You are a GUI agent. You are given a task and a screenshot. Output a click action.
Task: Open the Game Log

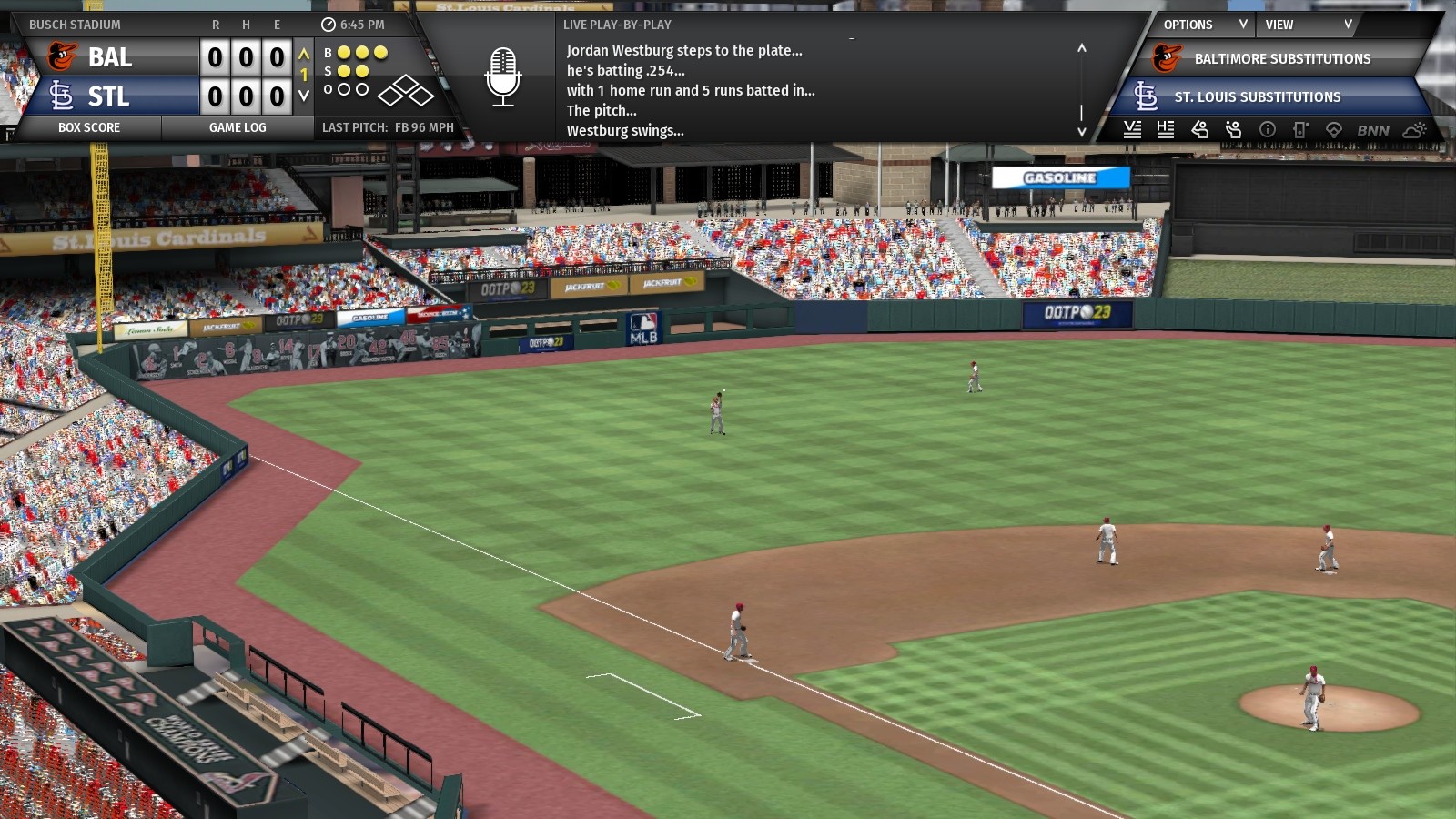(238, 127)
